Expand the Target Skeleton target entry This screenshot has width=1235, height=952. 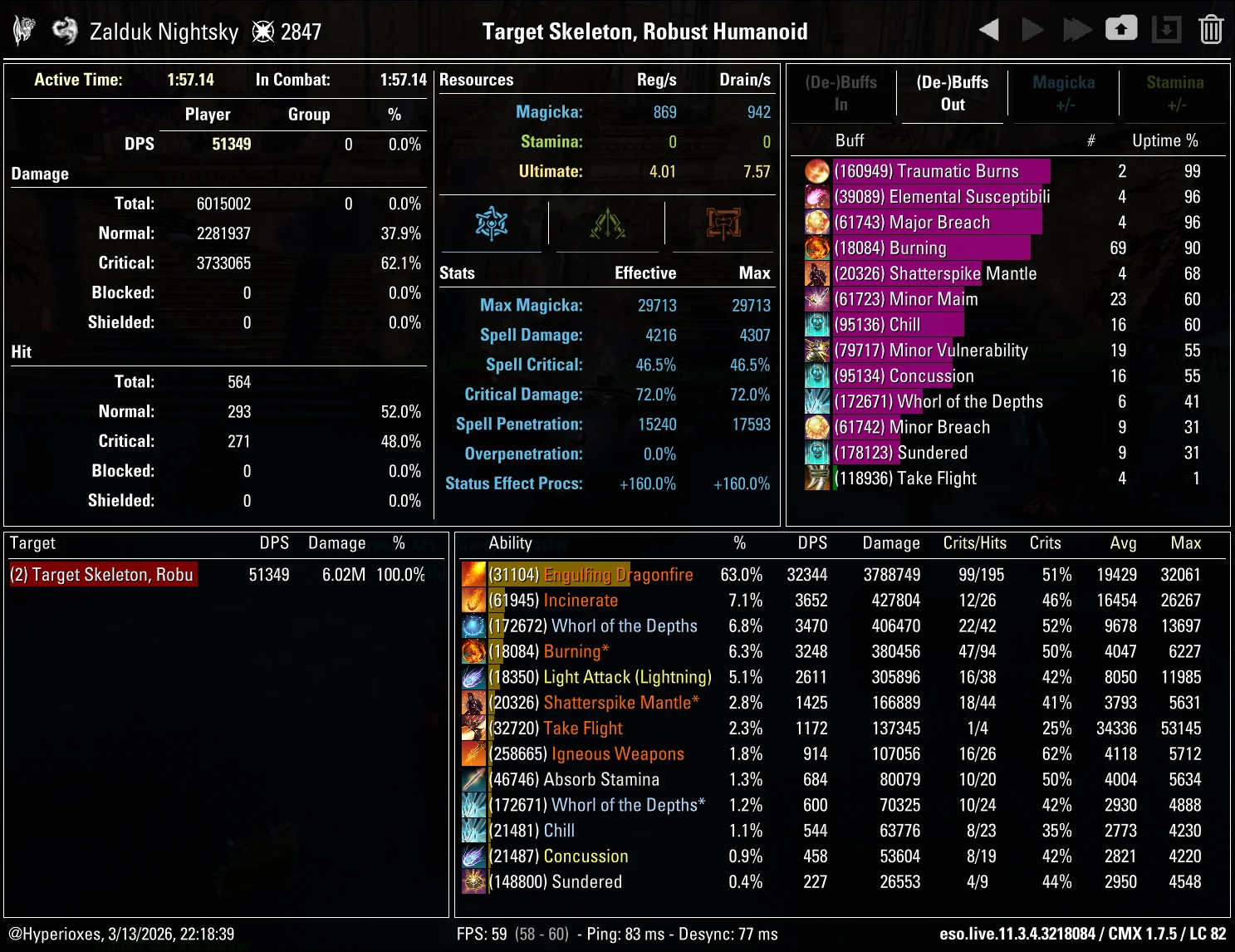[102, 574]
